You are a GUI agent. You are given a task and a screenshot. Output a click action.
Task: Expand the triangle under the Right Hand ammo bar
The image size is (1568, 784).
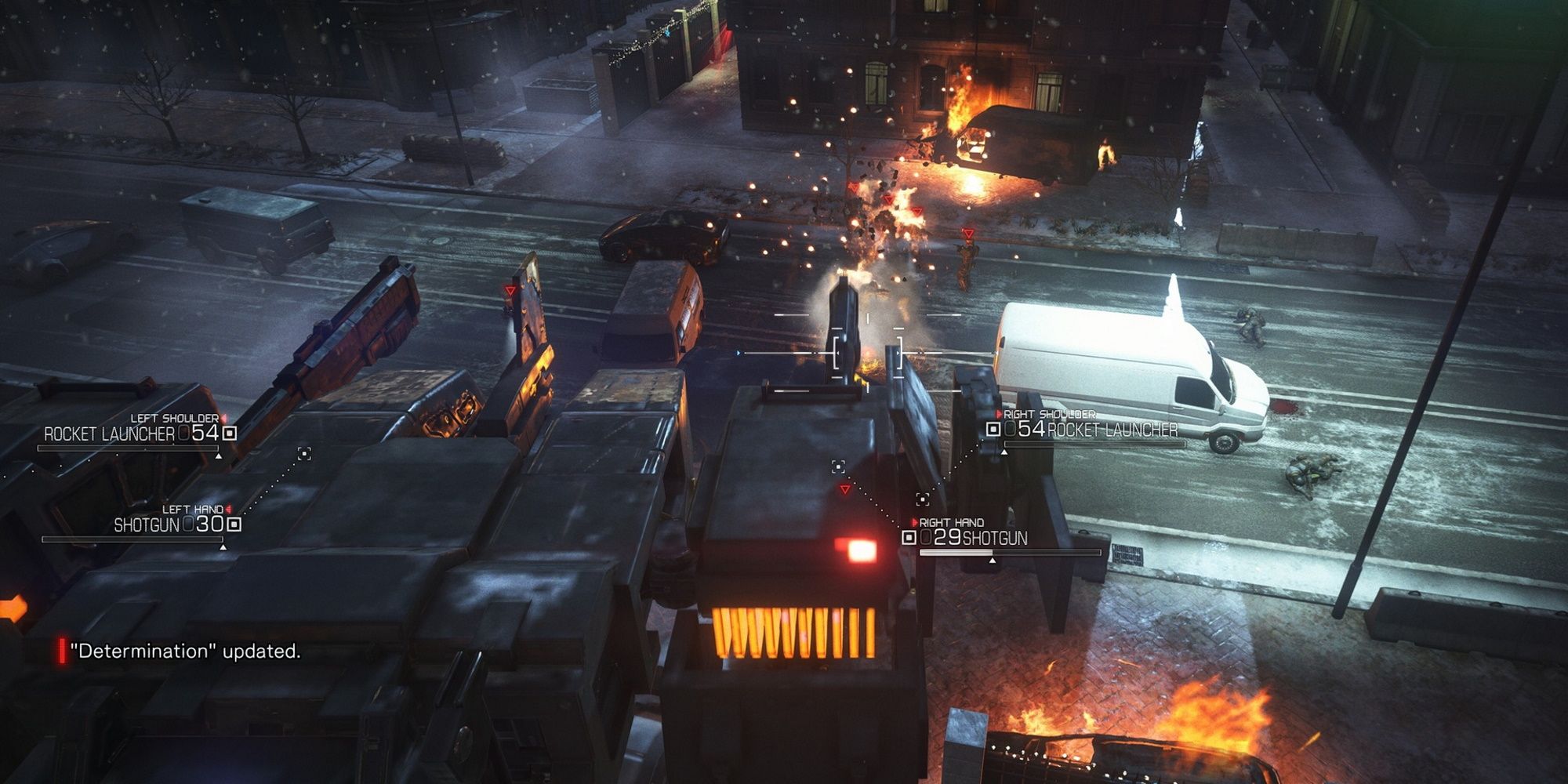[x=993, y=561]
